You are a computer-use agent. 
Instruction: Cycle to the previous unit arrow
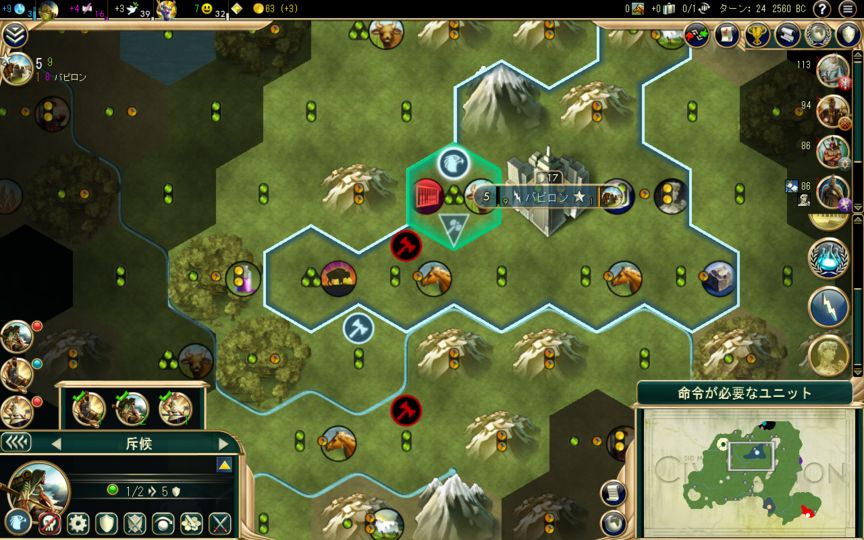pos(56,443)
